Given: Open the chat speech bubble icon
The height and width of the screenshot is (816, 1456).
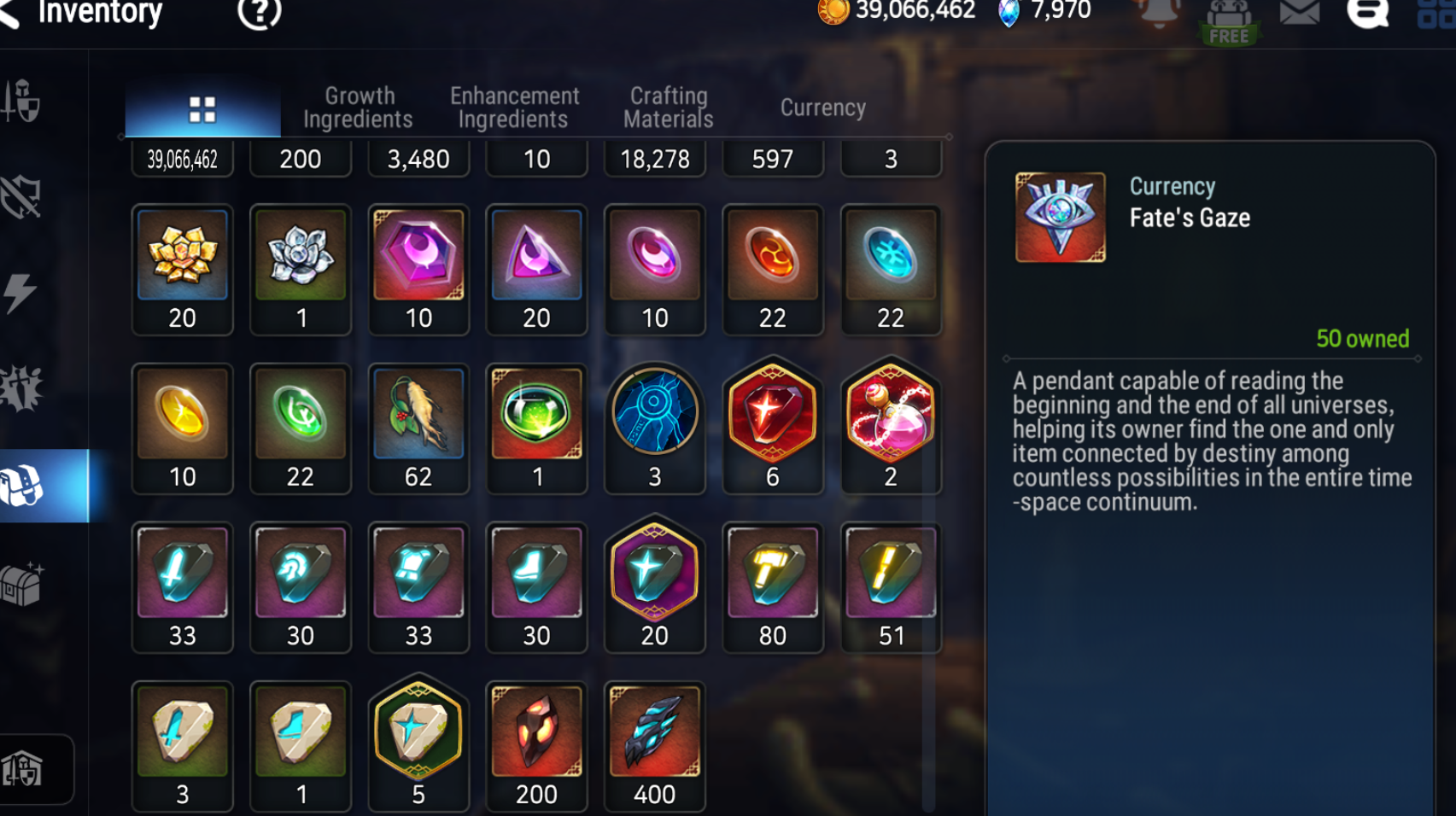Looking at the screenshot, I should (1367, 14).
